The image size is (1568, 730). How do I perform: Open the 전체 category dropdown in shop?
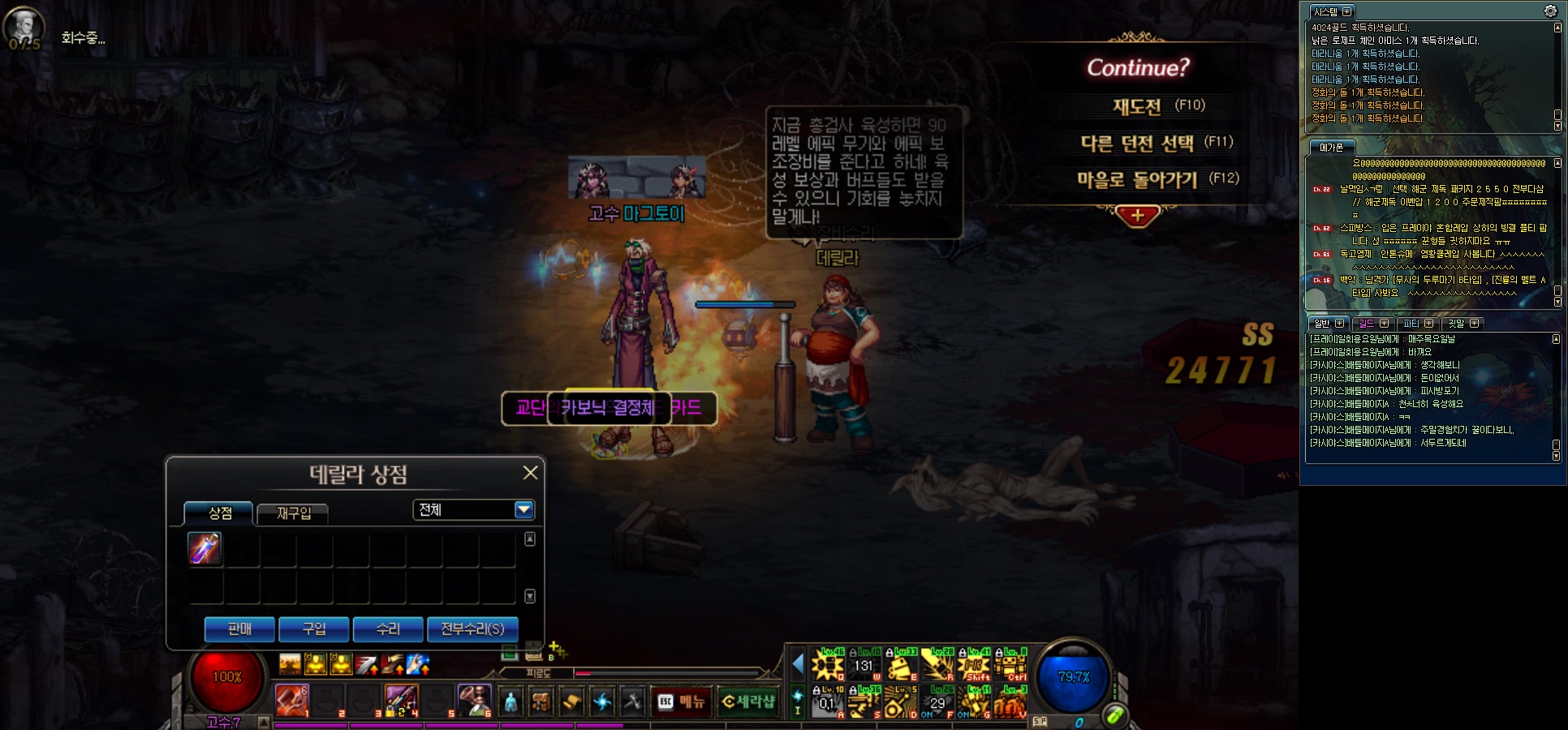523,509
